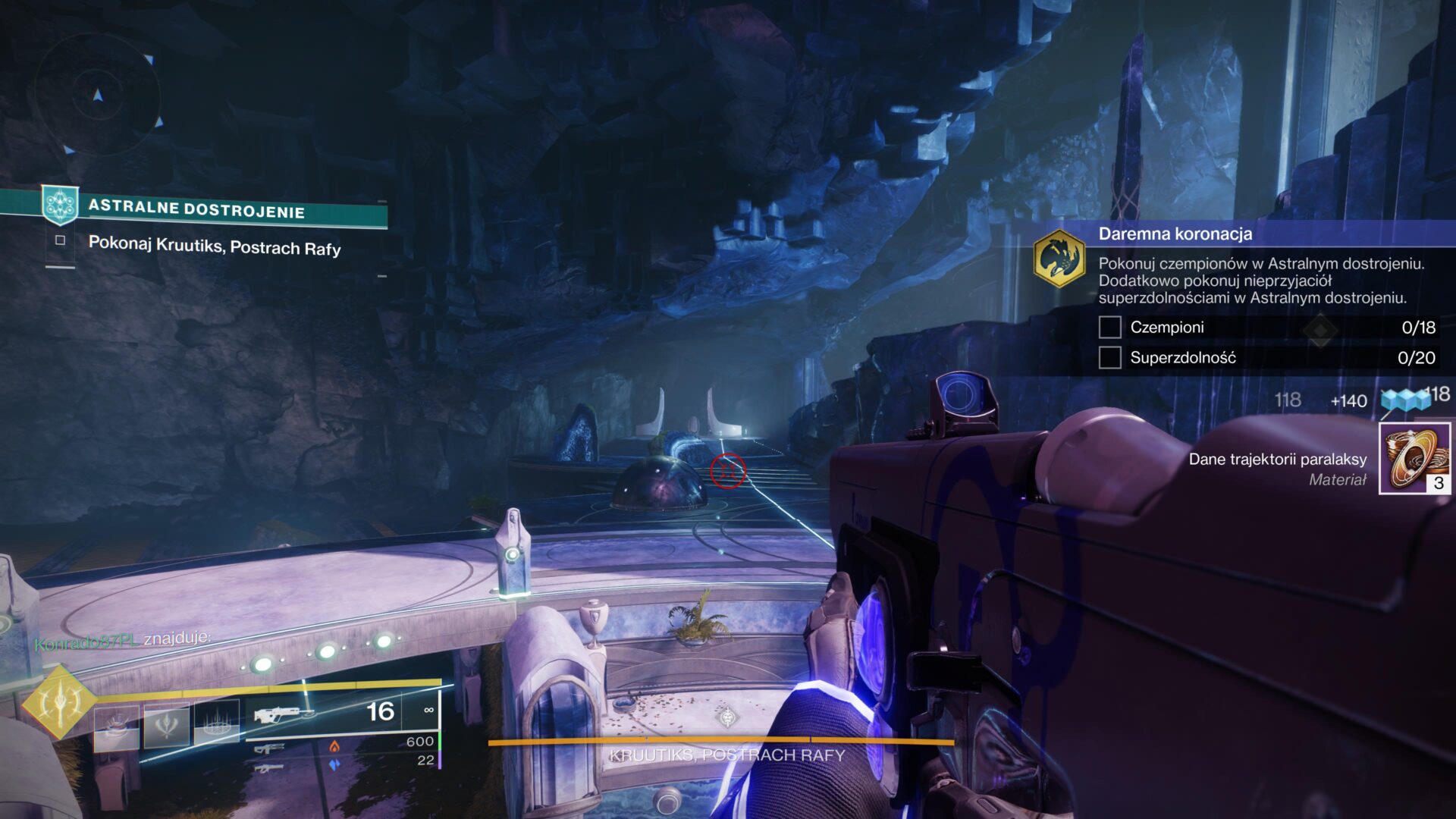Click the blue glimmer cubes icon
Image resolution: width=1456 pixels, height=819 pixels.
click(x=1404, y=400)
